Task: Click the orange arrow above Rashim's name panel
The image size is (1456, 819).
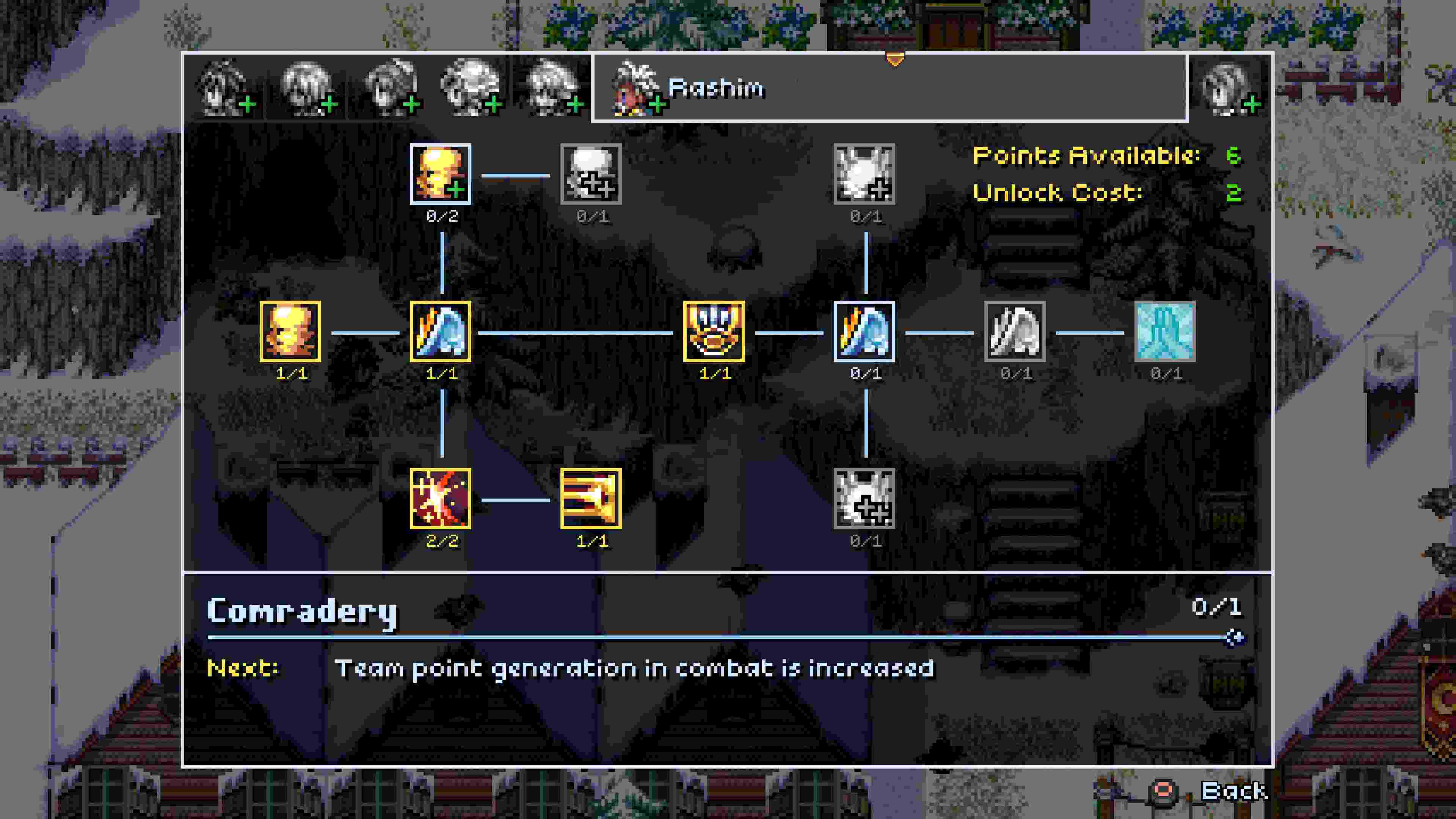Action: tap(895, 58)
